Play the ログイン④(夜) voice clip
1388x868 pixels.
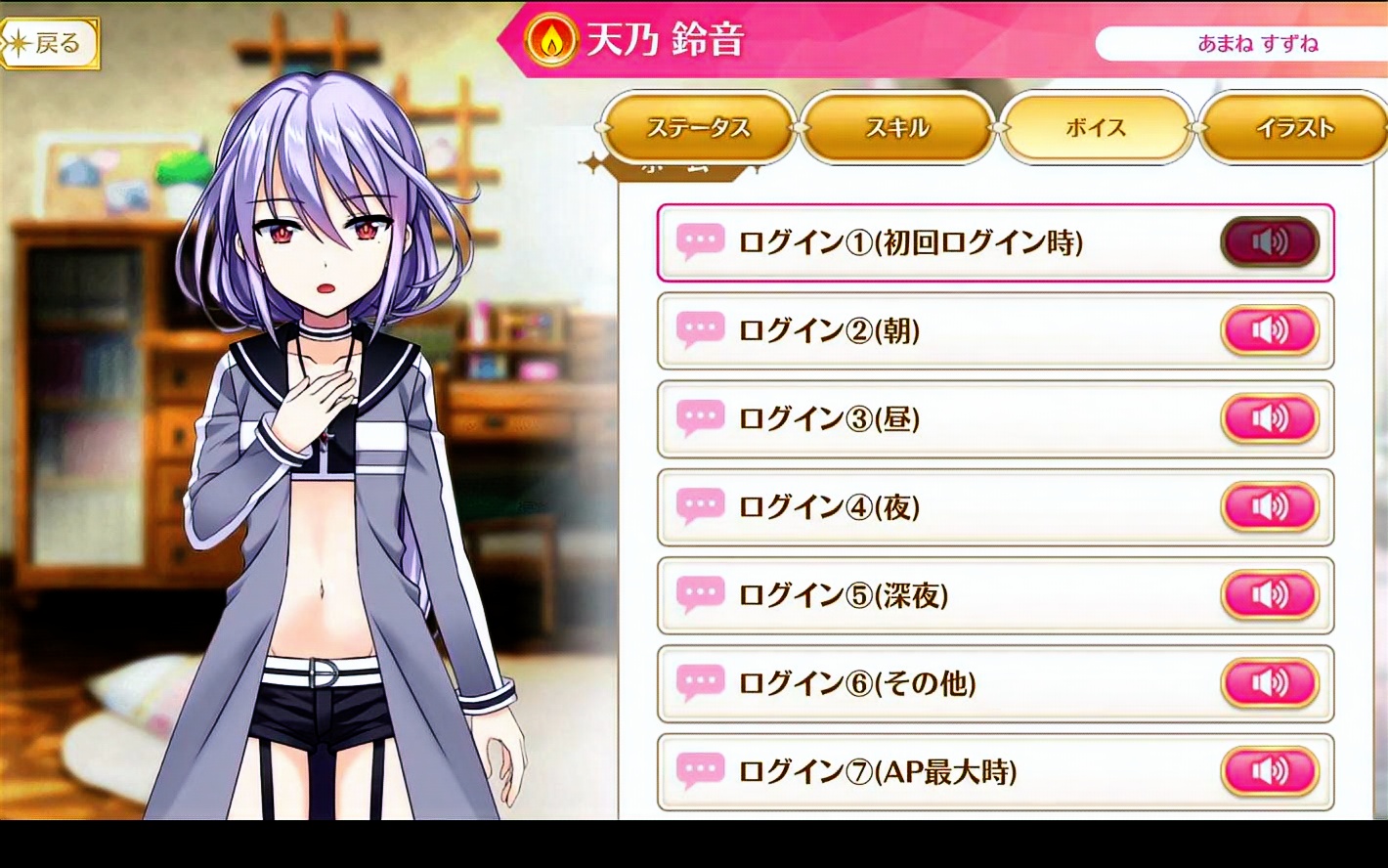click(1269, 506)
